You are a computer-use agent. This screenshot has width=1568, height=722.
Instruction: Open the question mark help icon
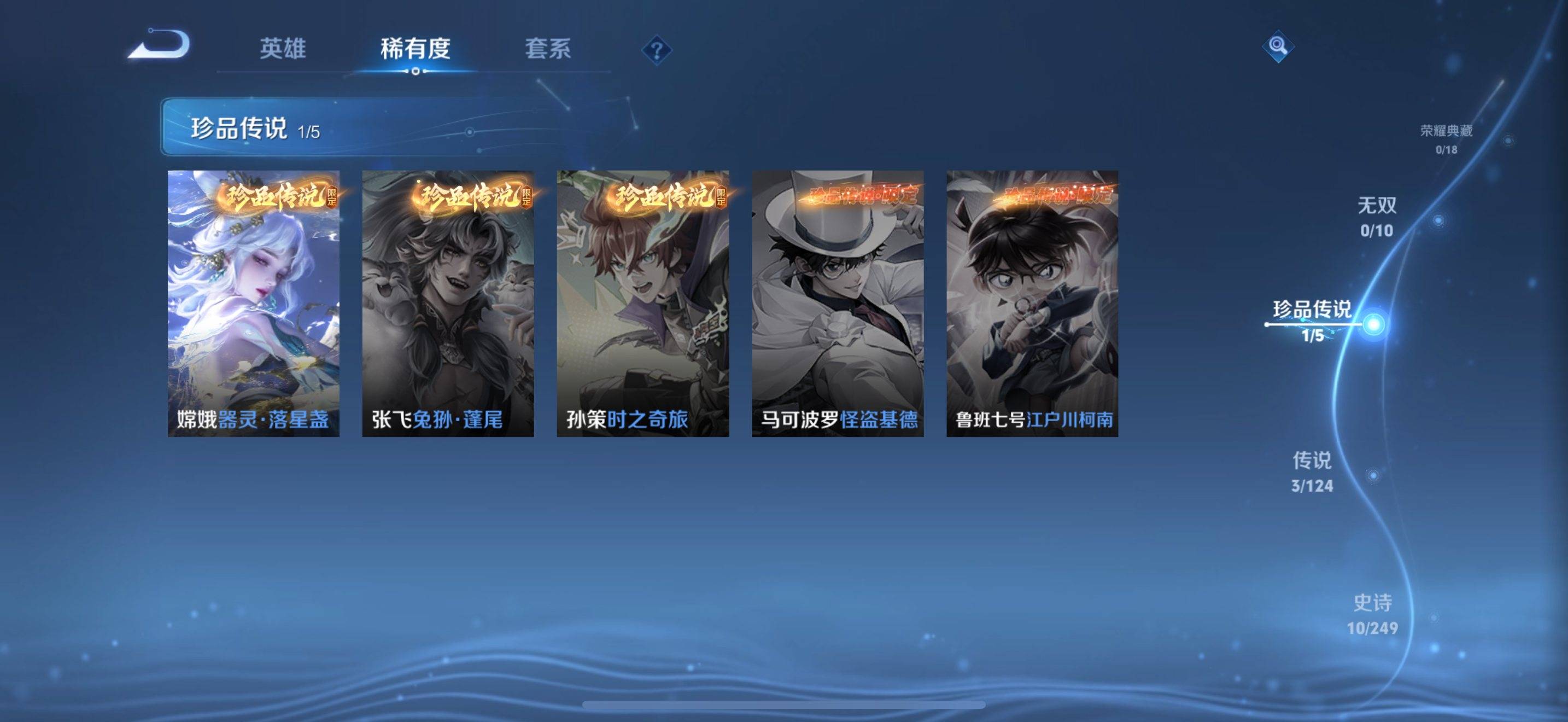point(656,50)
